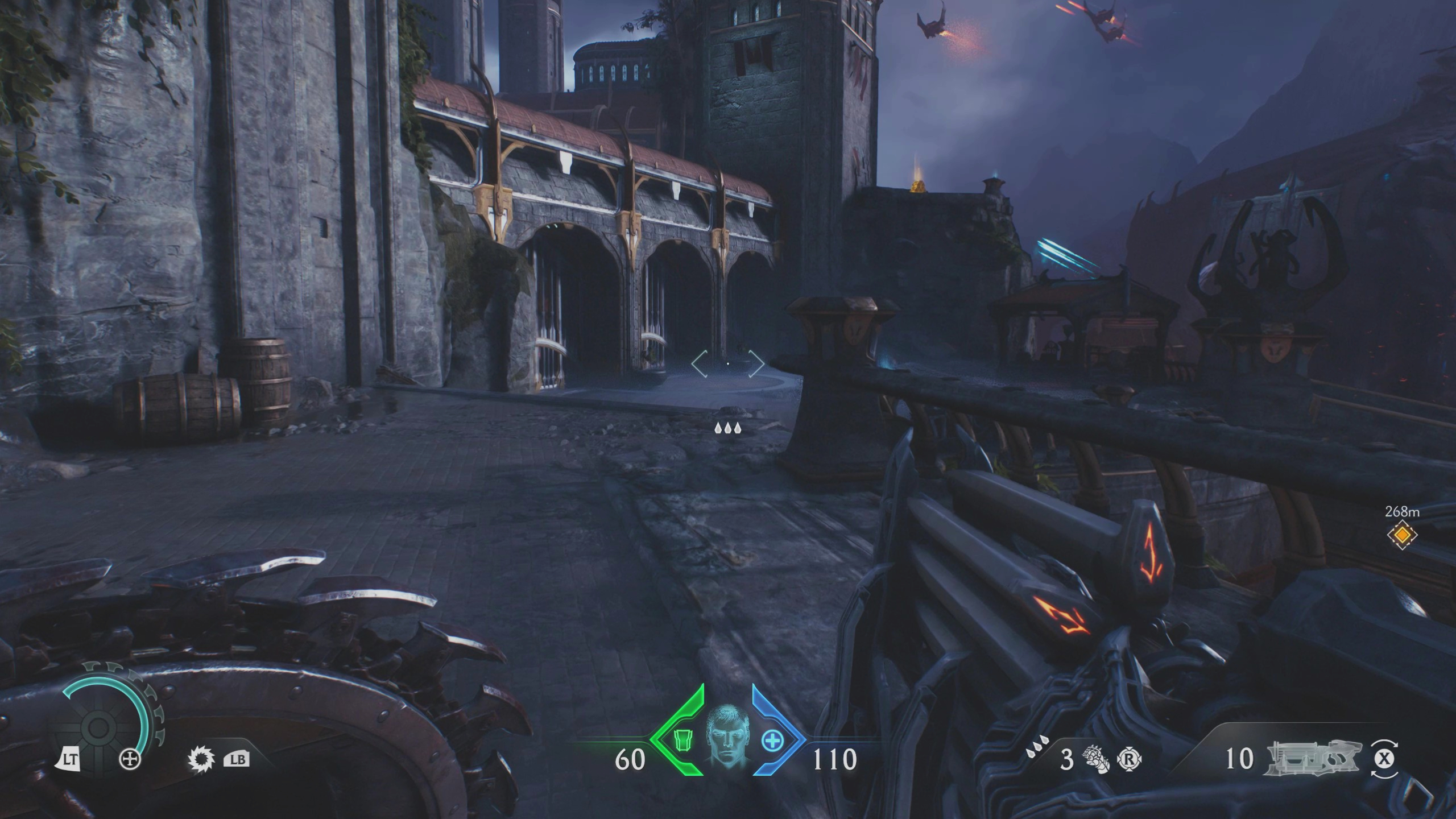
Task: Click the LT trigger prompt on weapon wheel
Action: (x=71, y=759)
